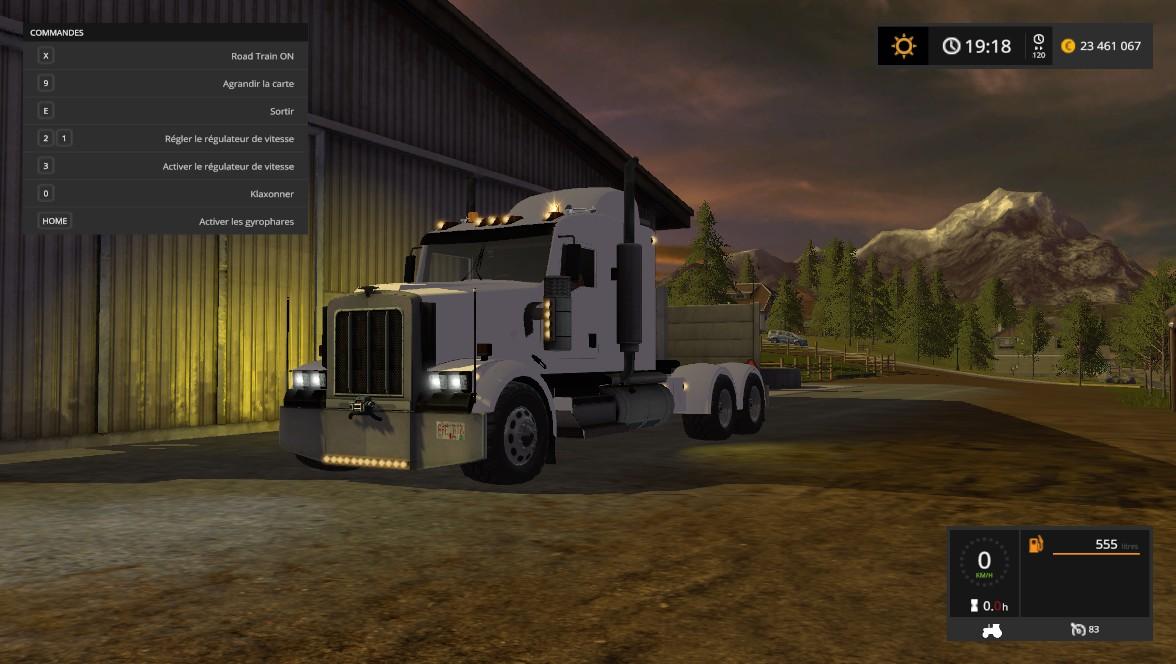
Task: Open the COMMANDES help panel header
Action: point(57,33)
